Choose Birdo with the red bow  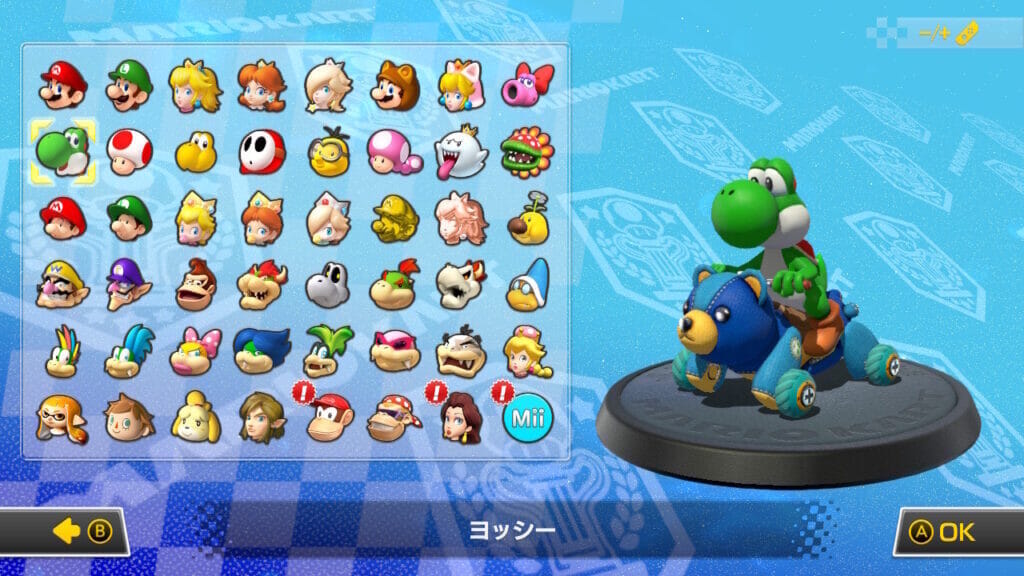[526, 85]
